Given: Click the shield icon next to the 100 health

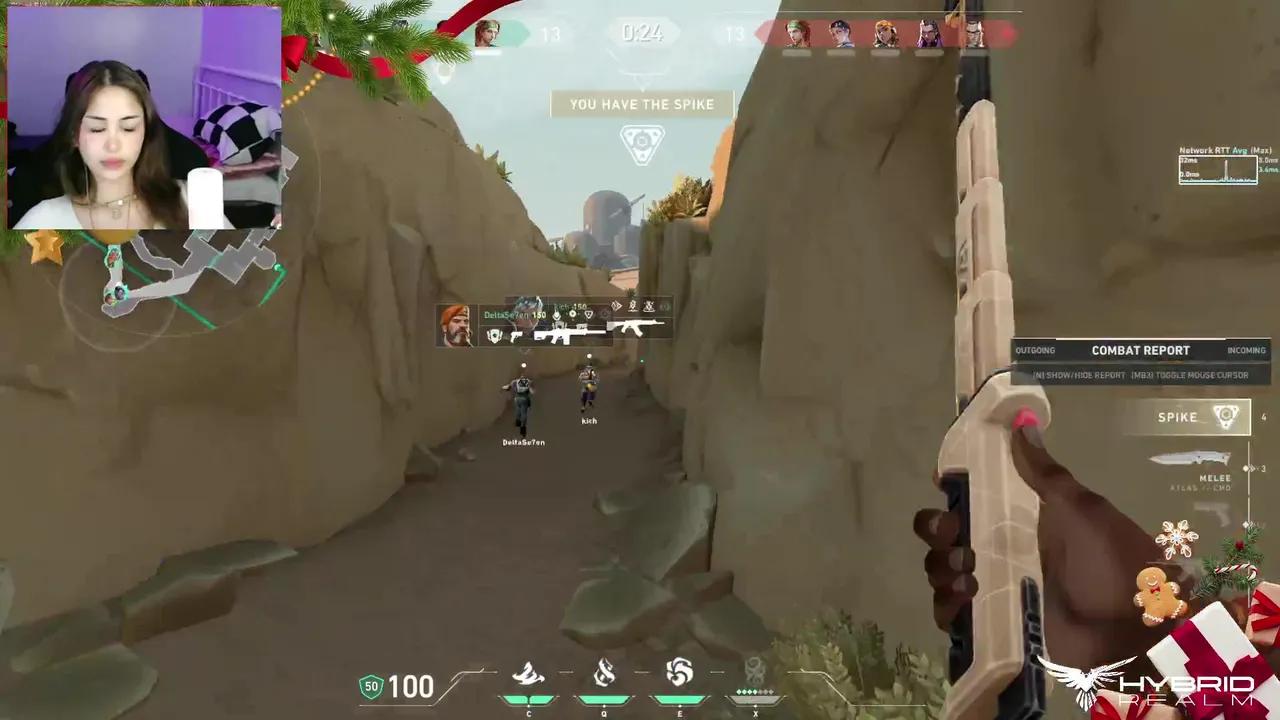Looking at the screenshot, I should coord(369,687).
